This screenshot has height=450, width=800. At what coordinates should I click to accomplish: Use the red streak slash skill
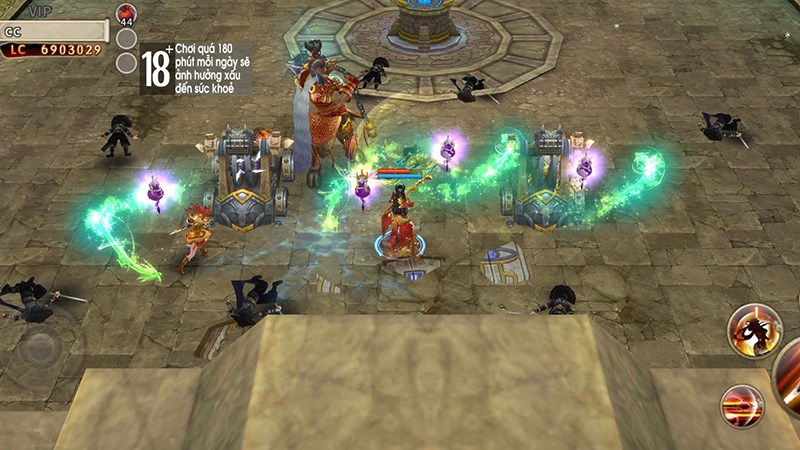pos(742,405)
